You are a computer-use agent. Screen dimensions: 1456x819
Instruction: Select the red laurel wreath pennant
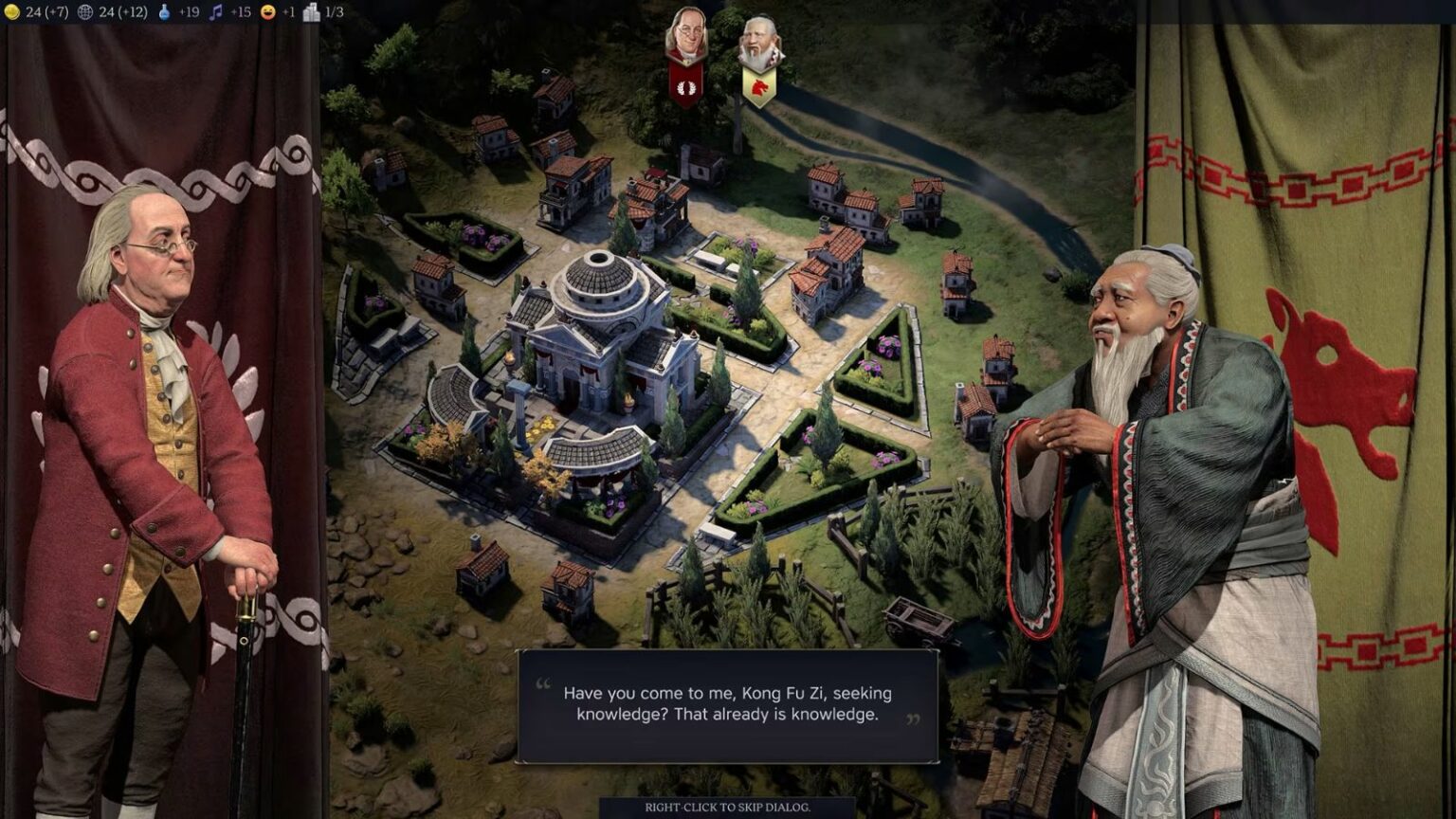coord(686,85)
